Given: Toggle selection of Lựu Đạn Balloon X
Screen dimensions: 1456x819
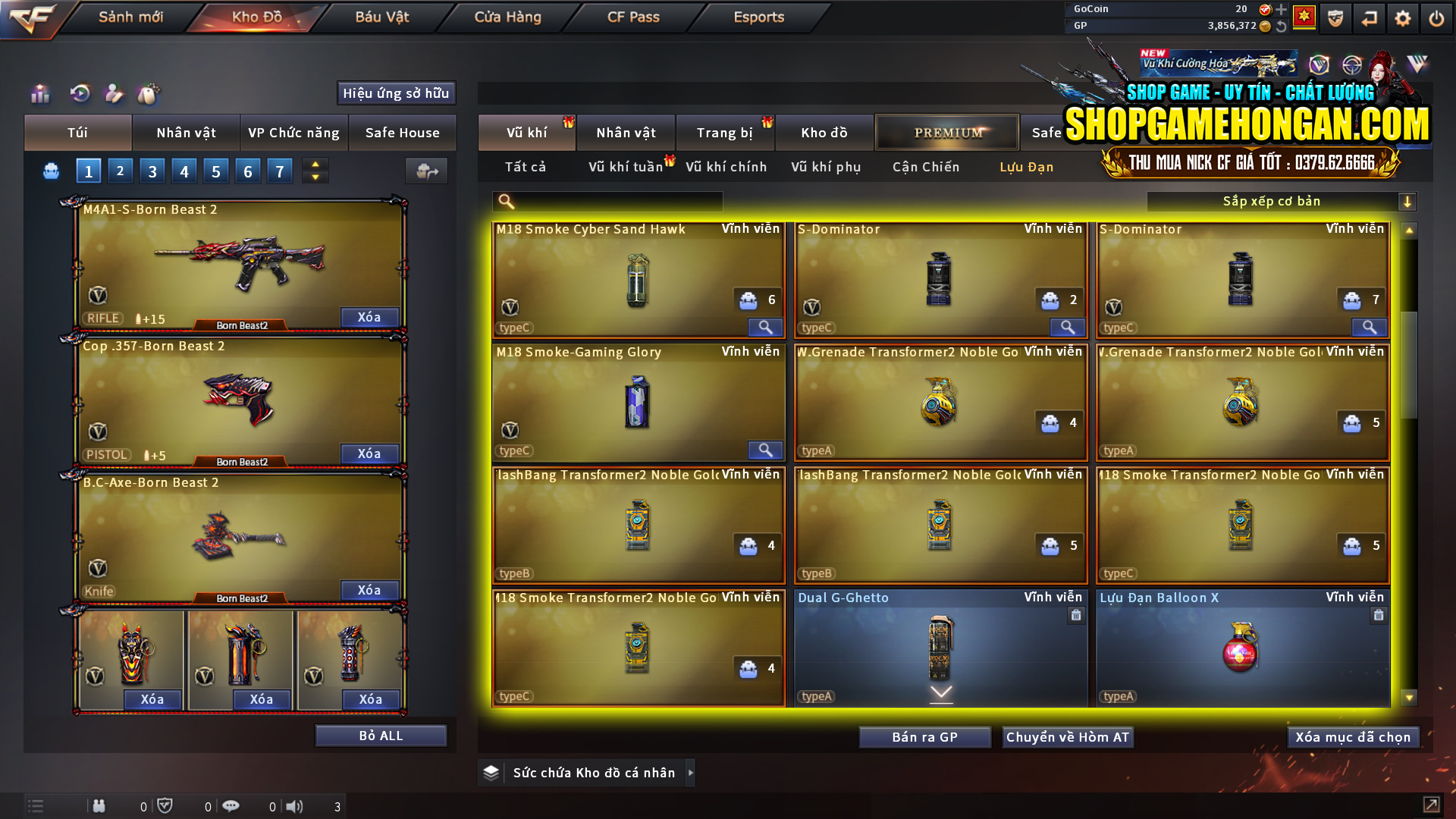Looking at the screenshot, I should click(x=1241, y=652).
